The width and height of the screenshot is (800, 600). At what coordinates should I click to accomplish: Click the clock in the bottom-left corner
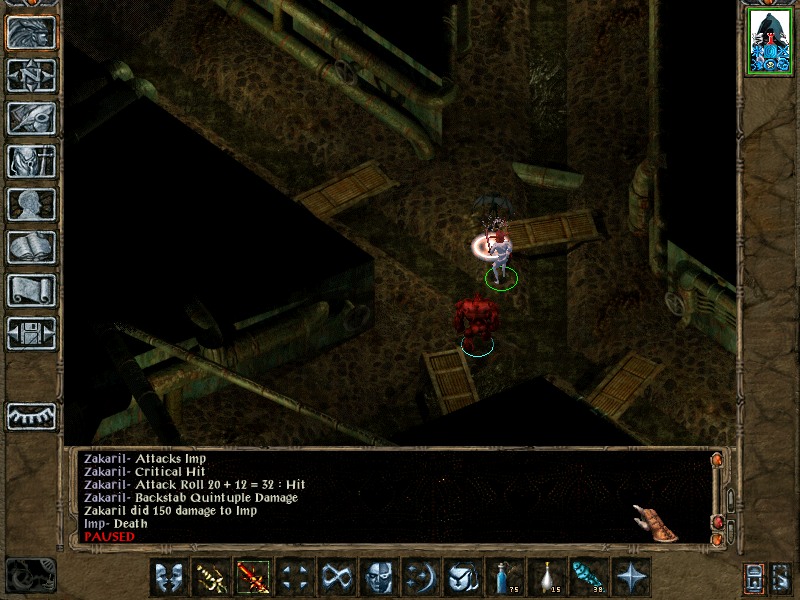pos(31,575)
